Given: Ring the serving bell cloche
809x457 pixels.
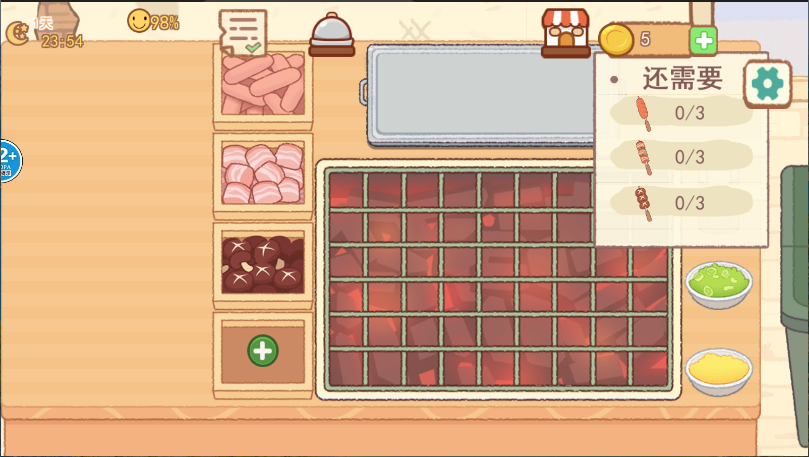Looking at the screenshot, I should [x=332, y=36].
